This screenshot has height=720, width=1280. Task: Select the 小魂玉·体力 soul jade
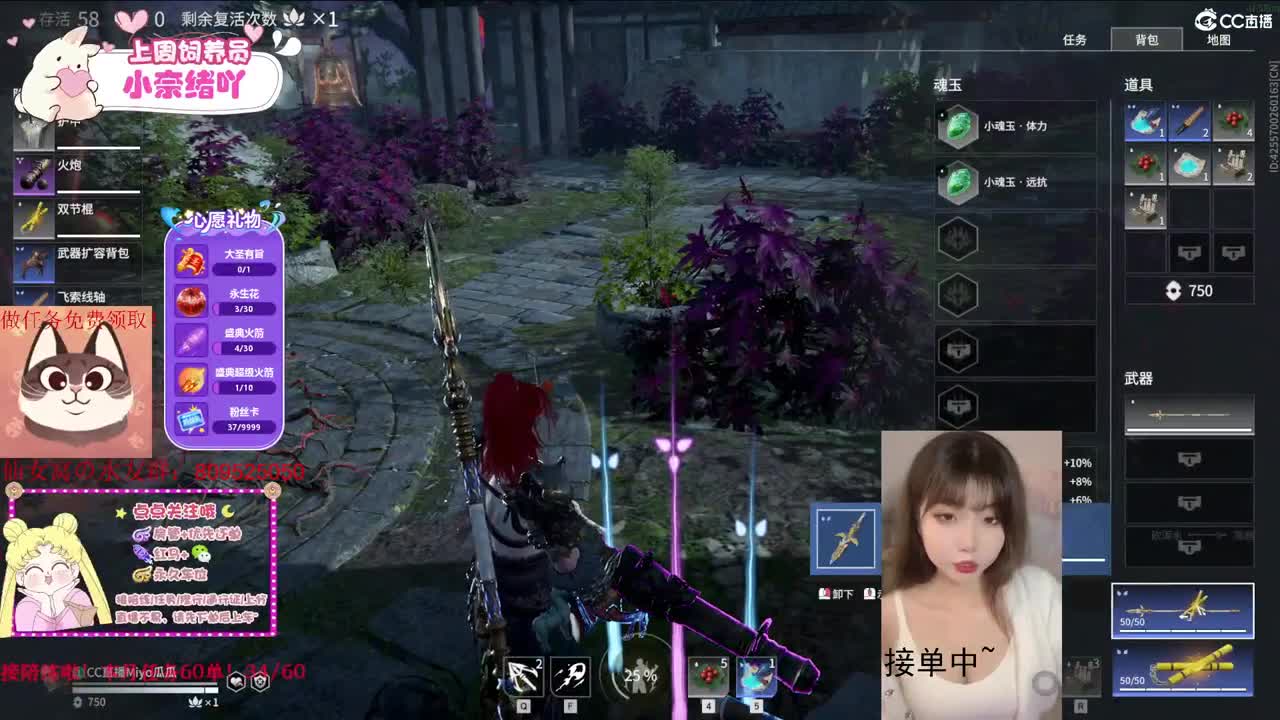pyautogui.click(x=1000, y=127)
